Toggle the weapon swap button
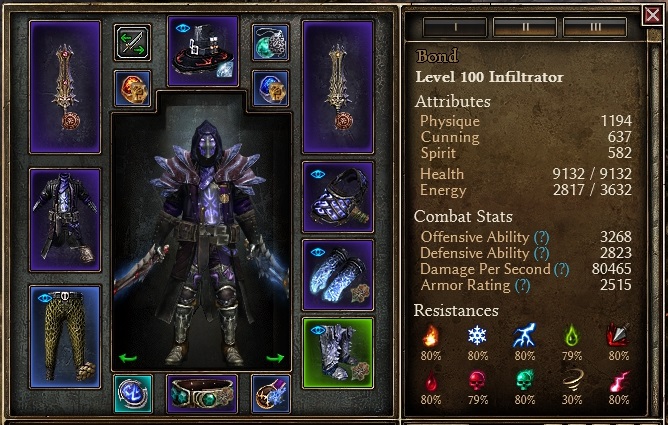The height and width of the screenshot is (425, 668). pyautogui.click(x=133, y=42)
